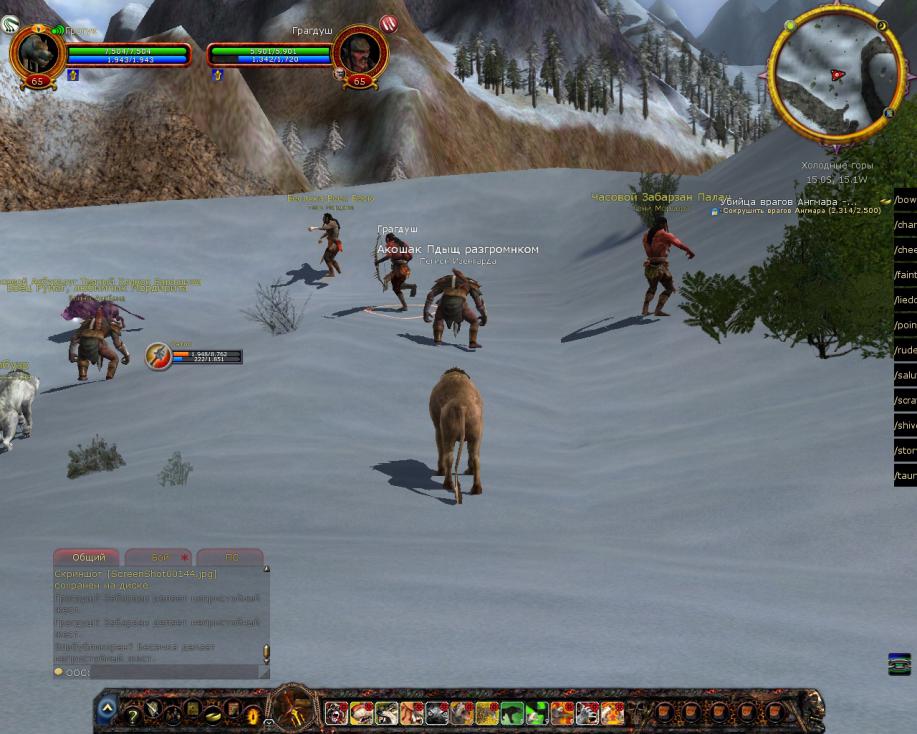
Task: Trigger the /faint emote shortcut
Action: pos(905,275)
